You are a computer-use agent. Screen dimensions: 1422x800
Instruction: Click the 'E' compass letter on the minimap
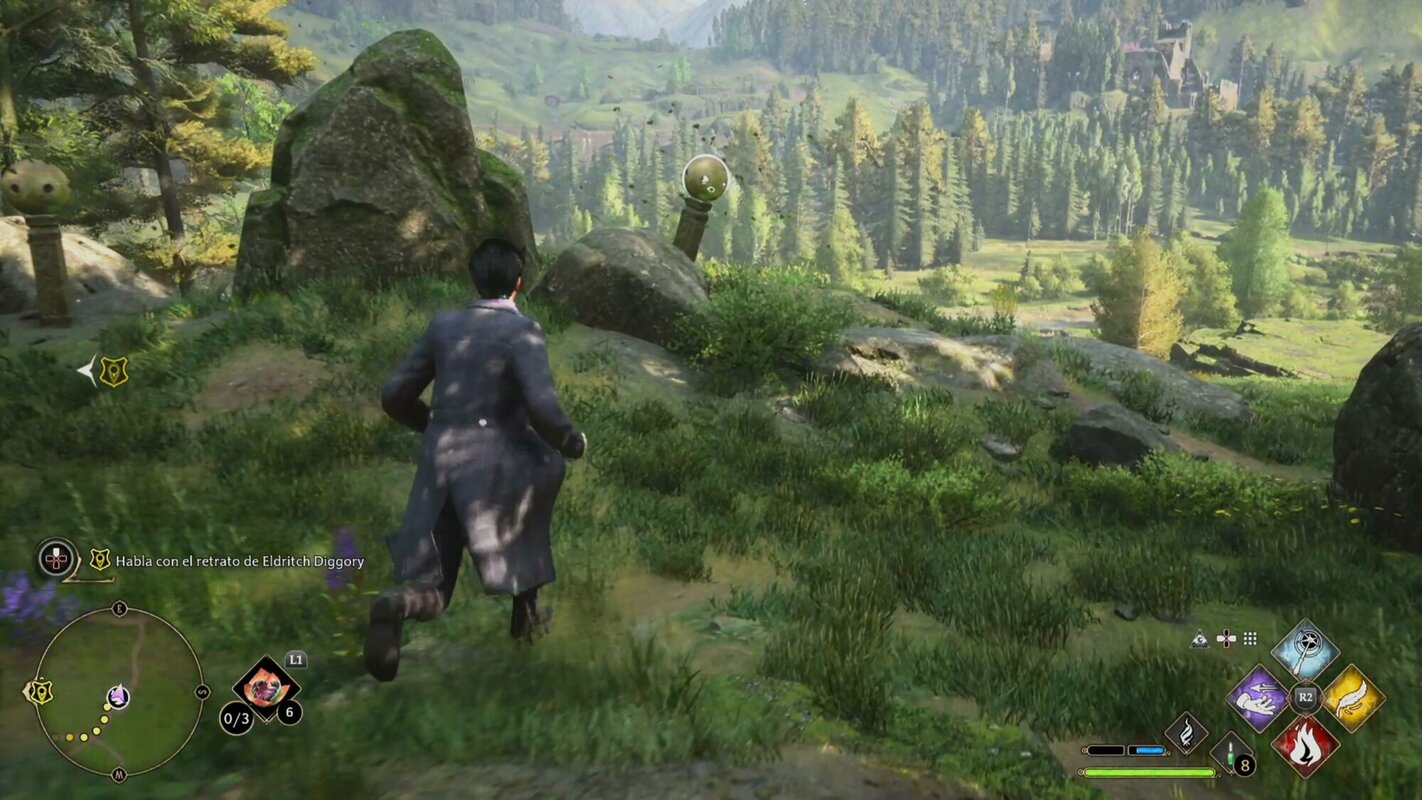(119, 610)
